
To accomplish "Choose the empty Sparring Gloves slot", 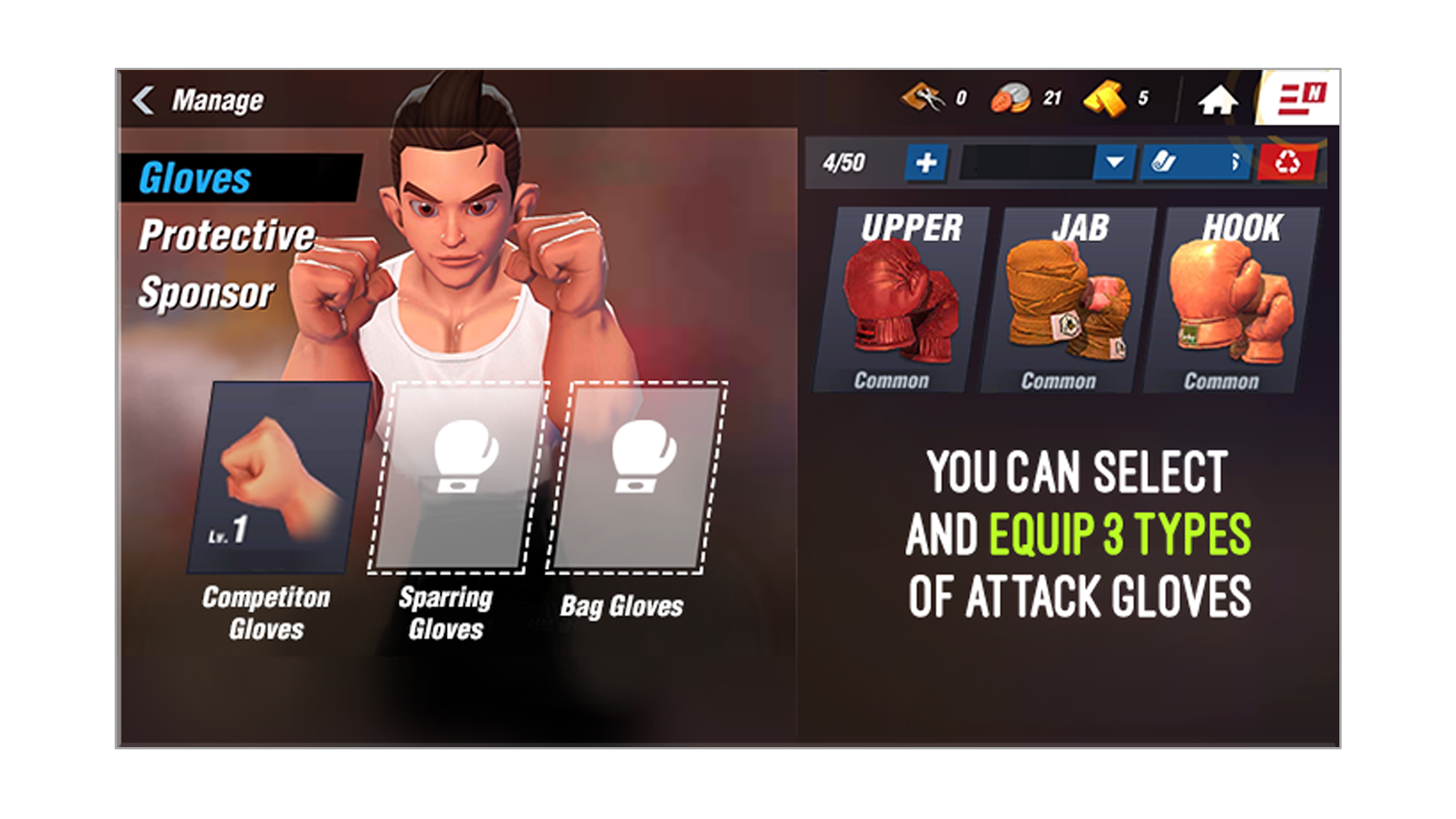I will pos(458,478).
